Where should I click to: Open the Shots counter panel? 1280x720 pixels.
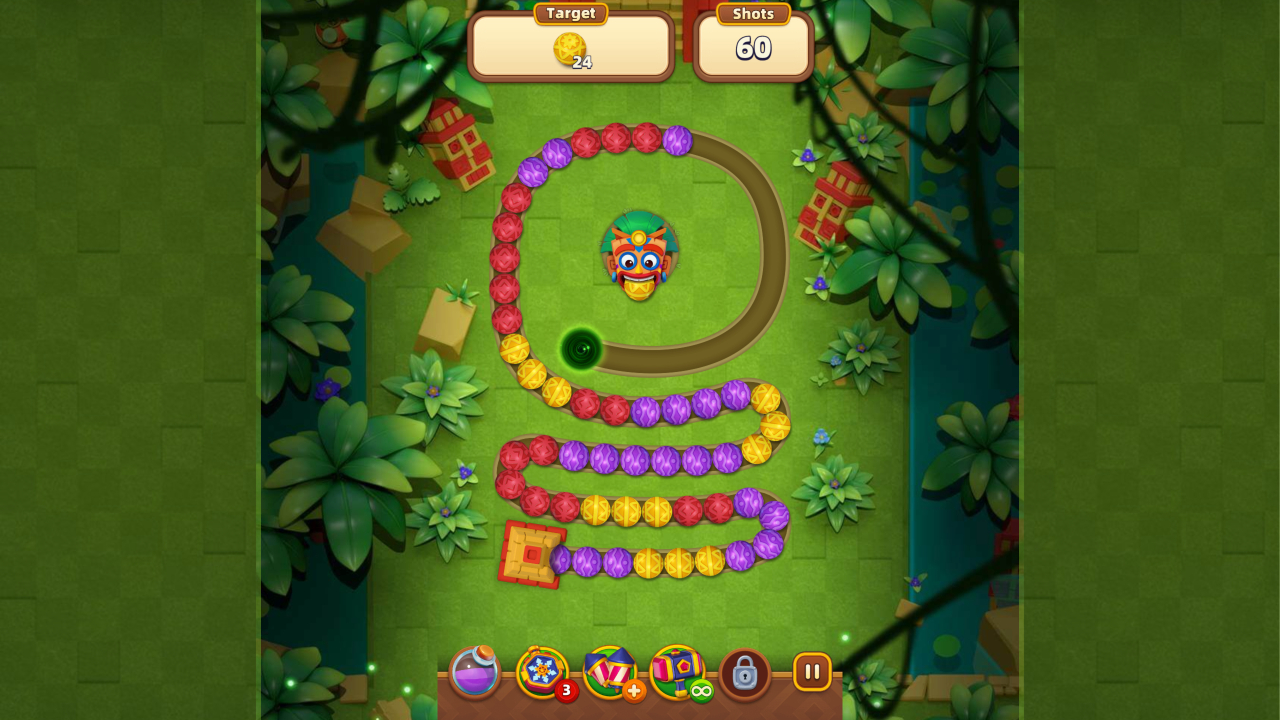click(x=753, y=46)
